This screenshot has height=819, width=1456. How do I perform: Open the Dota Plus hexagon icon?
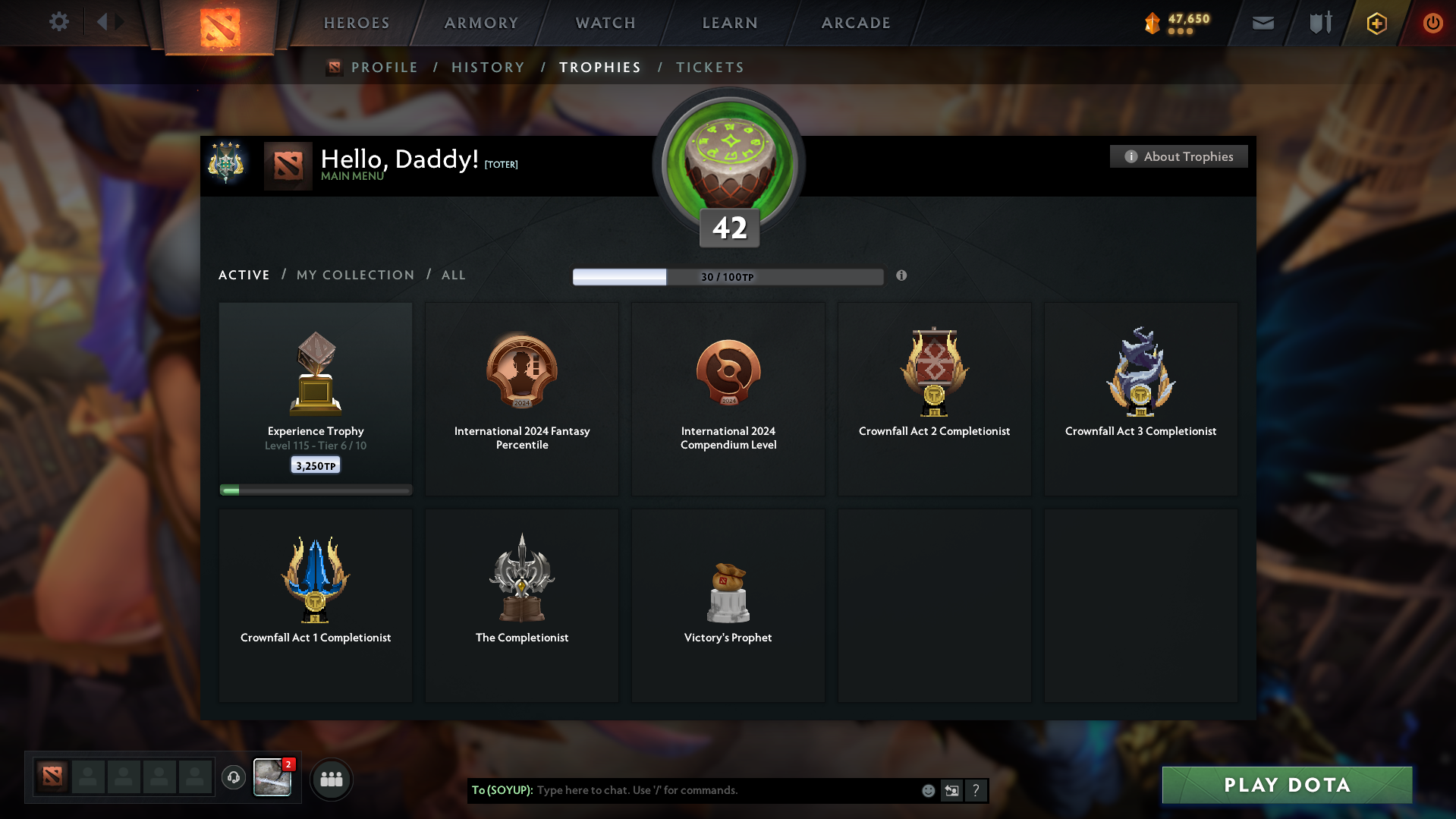tap(1376, 23)
